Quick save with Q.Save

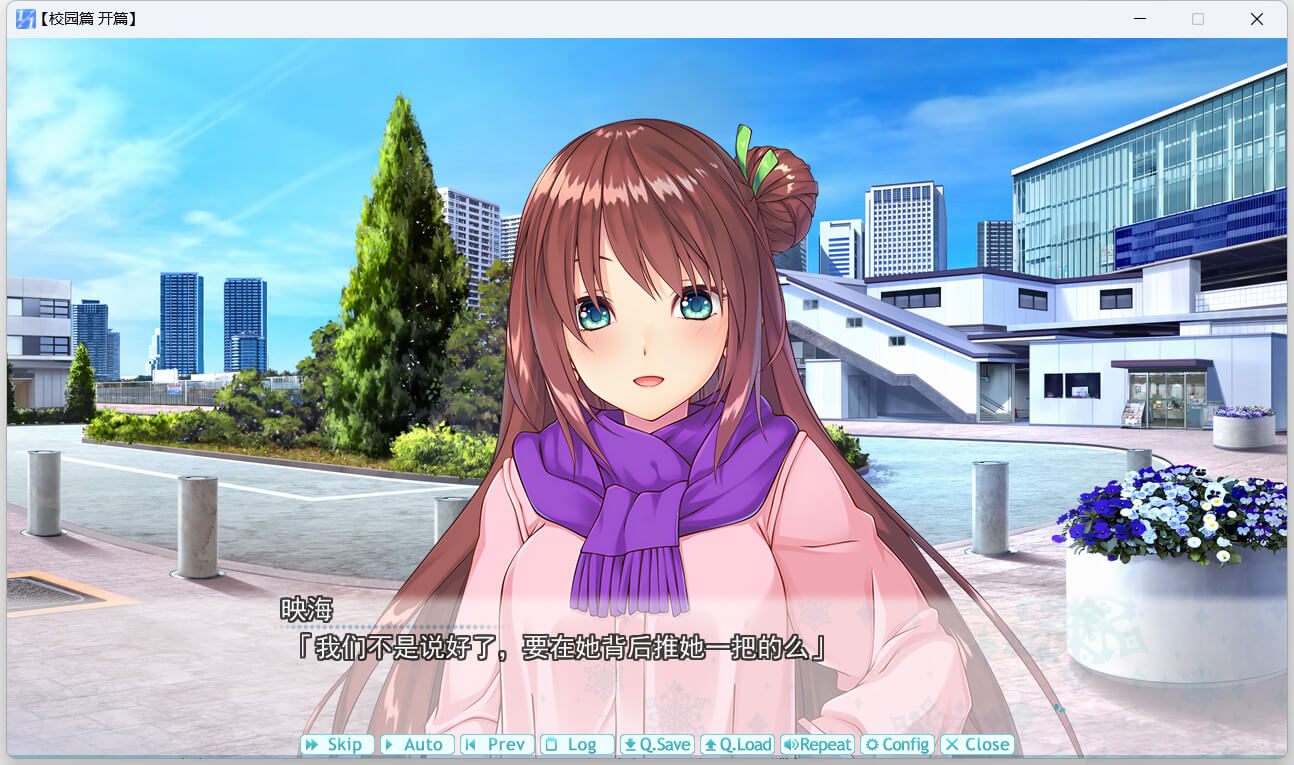657,745
